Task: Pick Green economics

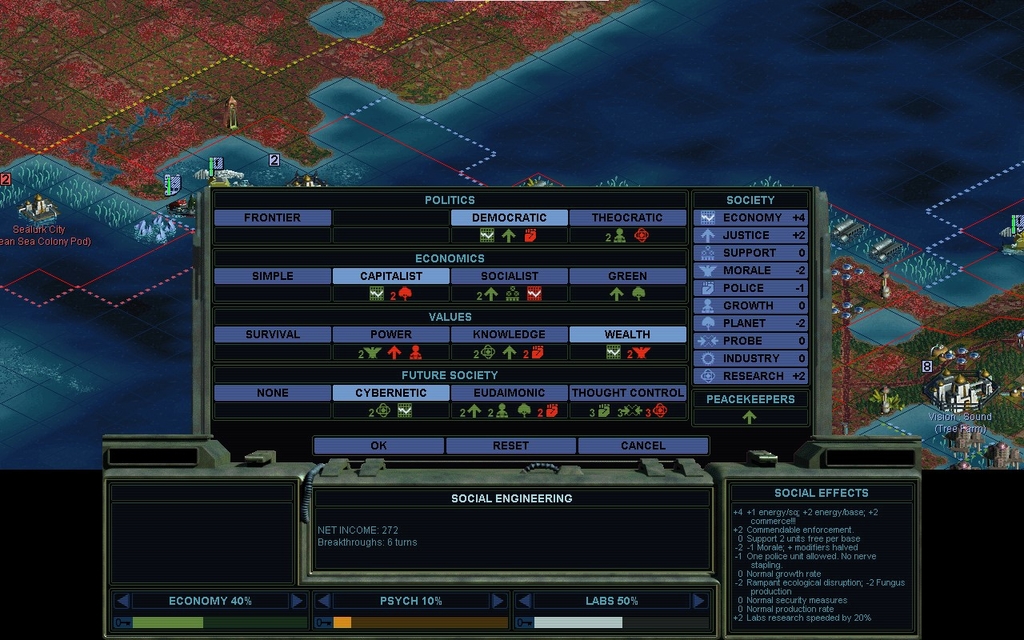Action: click(627, 276)
